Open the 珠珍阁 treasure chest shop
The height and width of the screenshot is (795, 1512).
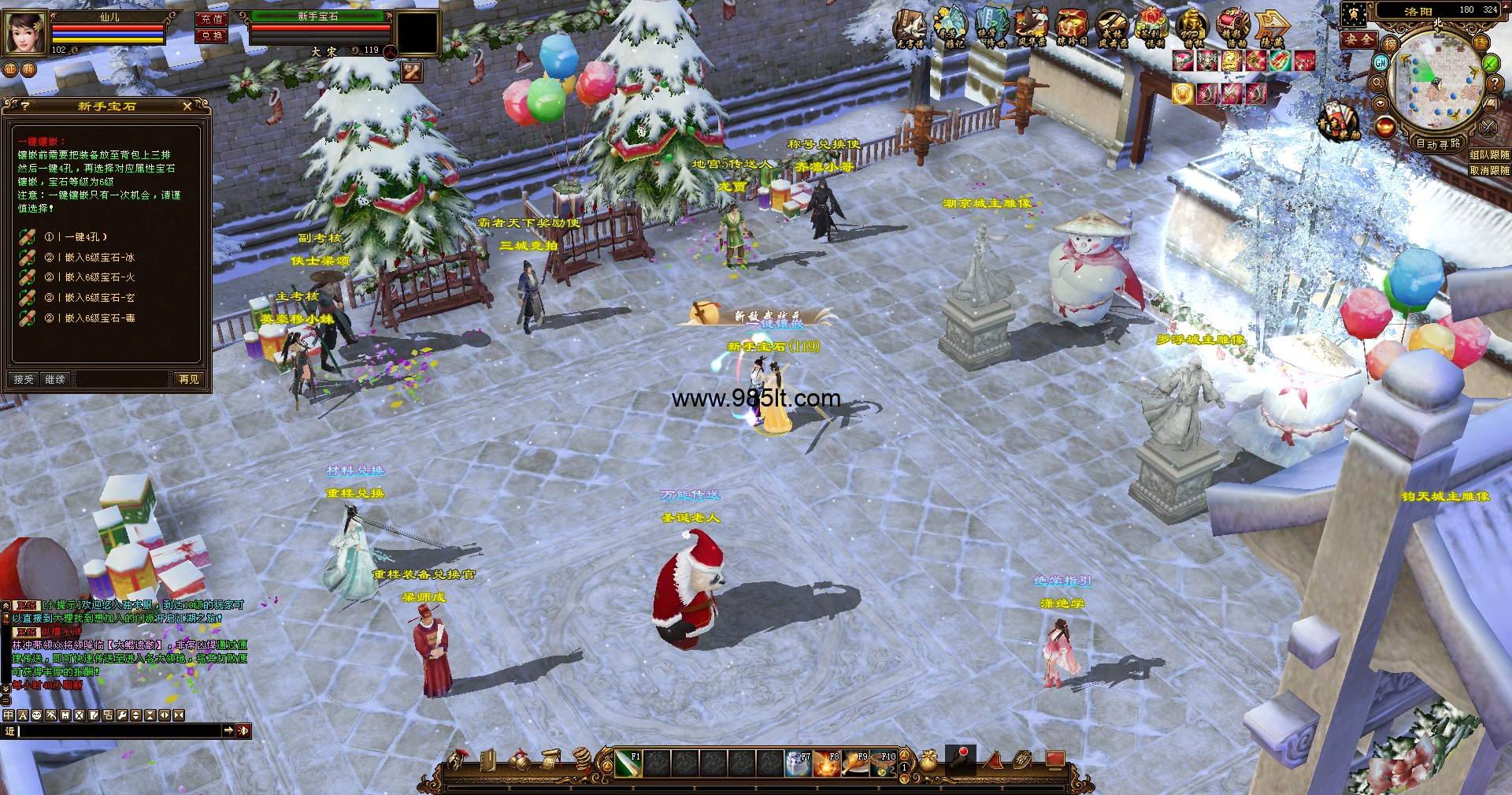pos(1071,28)
